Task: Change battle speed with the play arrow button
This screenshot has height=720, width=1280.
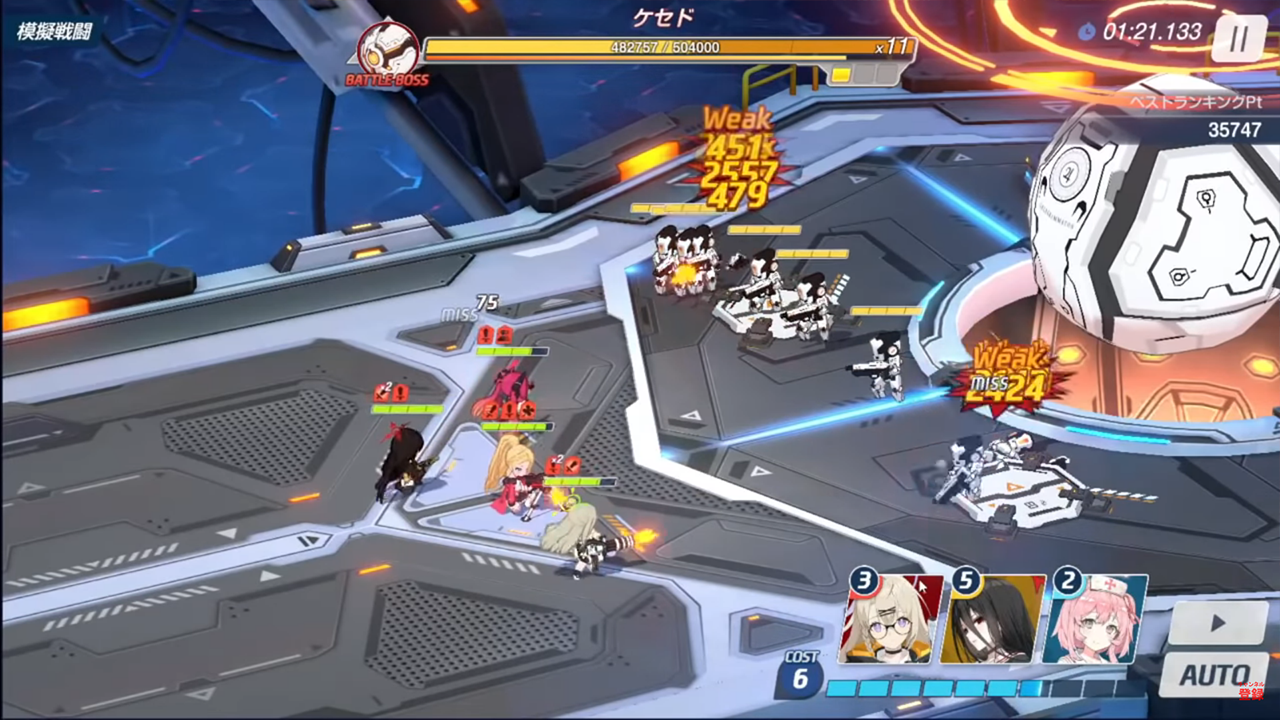Action: [1217, 623]
